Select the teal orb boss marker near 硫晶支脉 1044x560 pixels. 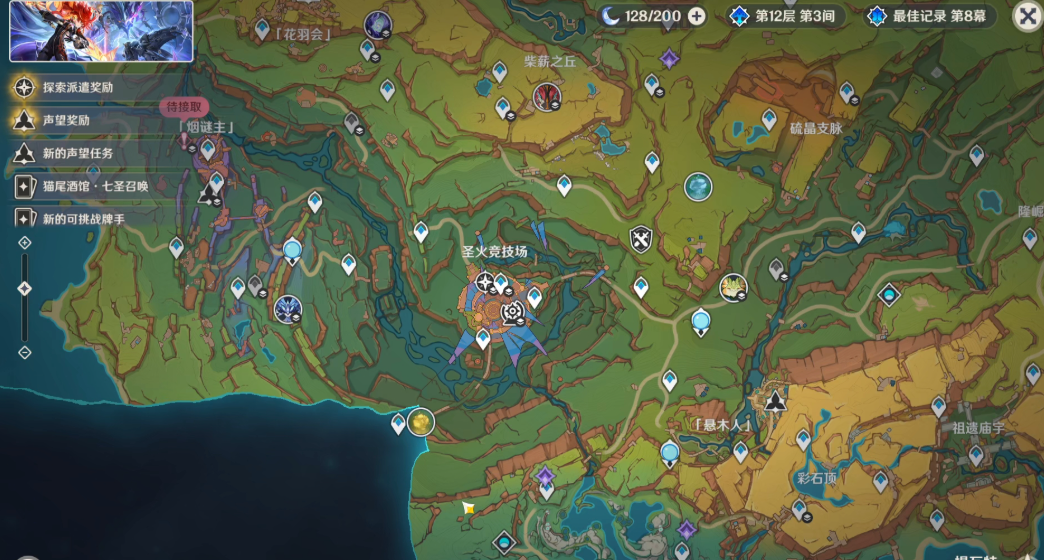(x=698, y=186)
